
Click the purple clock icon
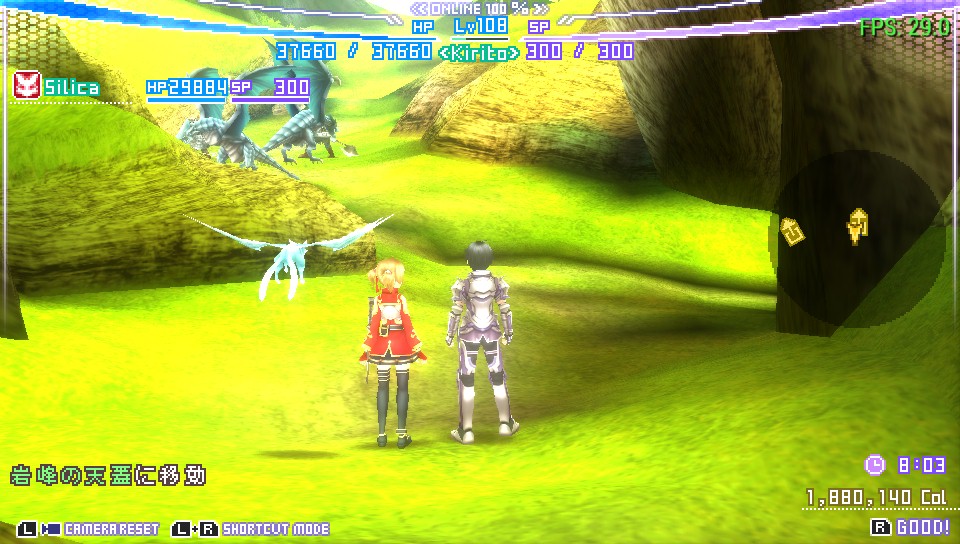coord(874,465)
